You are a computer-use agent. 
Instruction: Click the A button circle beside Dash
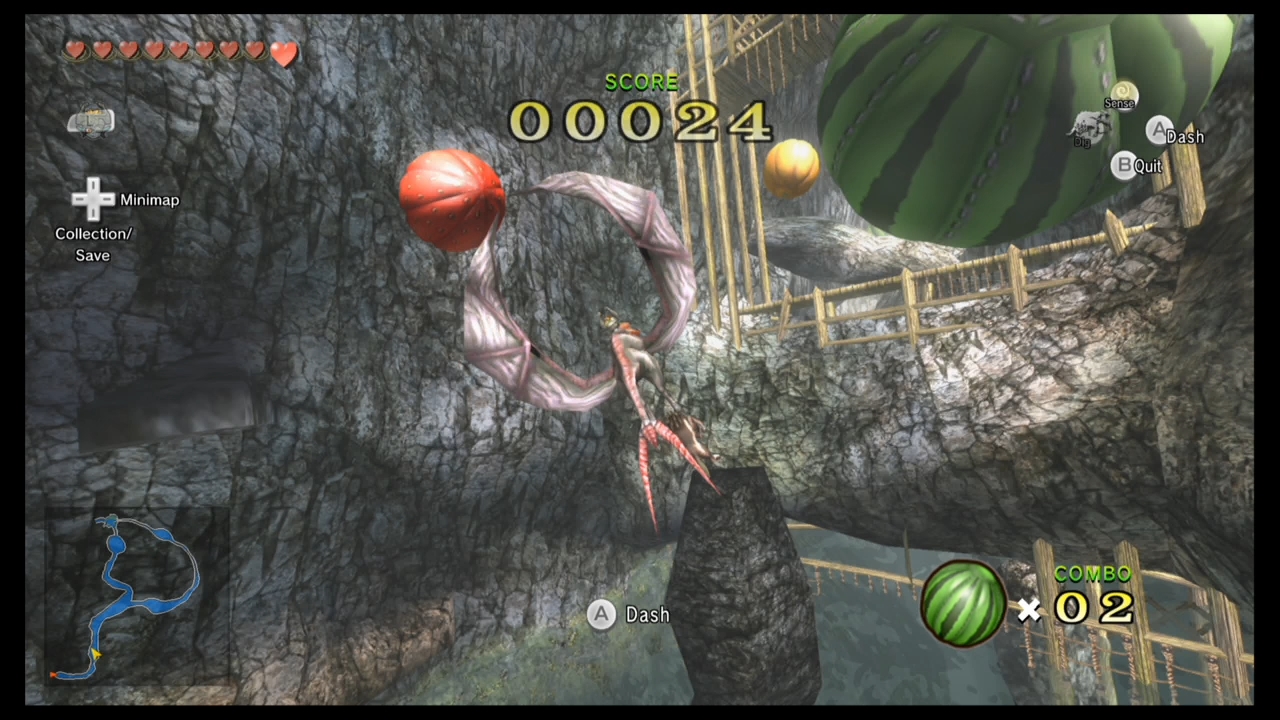pyautogui.click(x=1158, y=130)
